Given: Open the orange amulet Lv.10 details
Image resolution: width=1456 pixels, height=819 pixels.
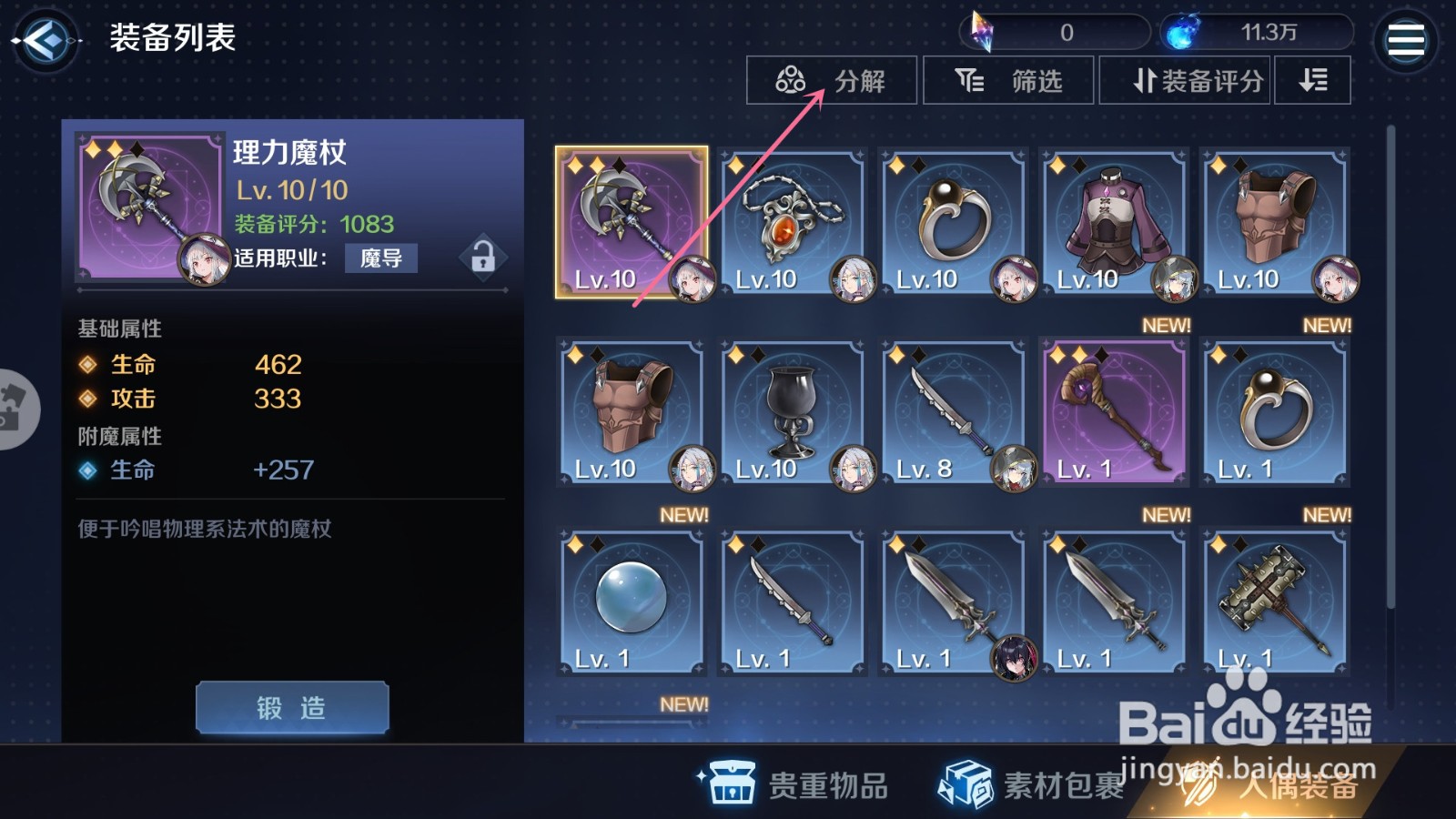Looking at the screenshot, I should click(794, 221).
